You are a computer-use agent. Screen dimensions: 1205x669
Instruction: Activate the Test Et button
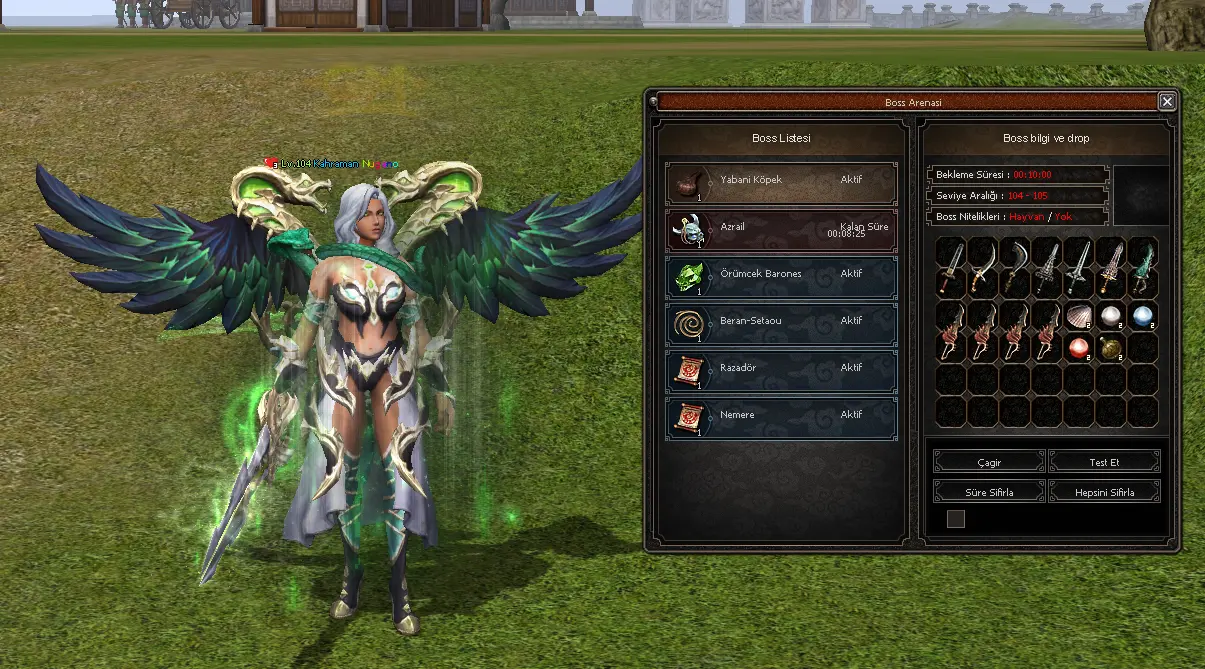[1104, 463]
